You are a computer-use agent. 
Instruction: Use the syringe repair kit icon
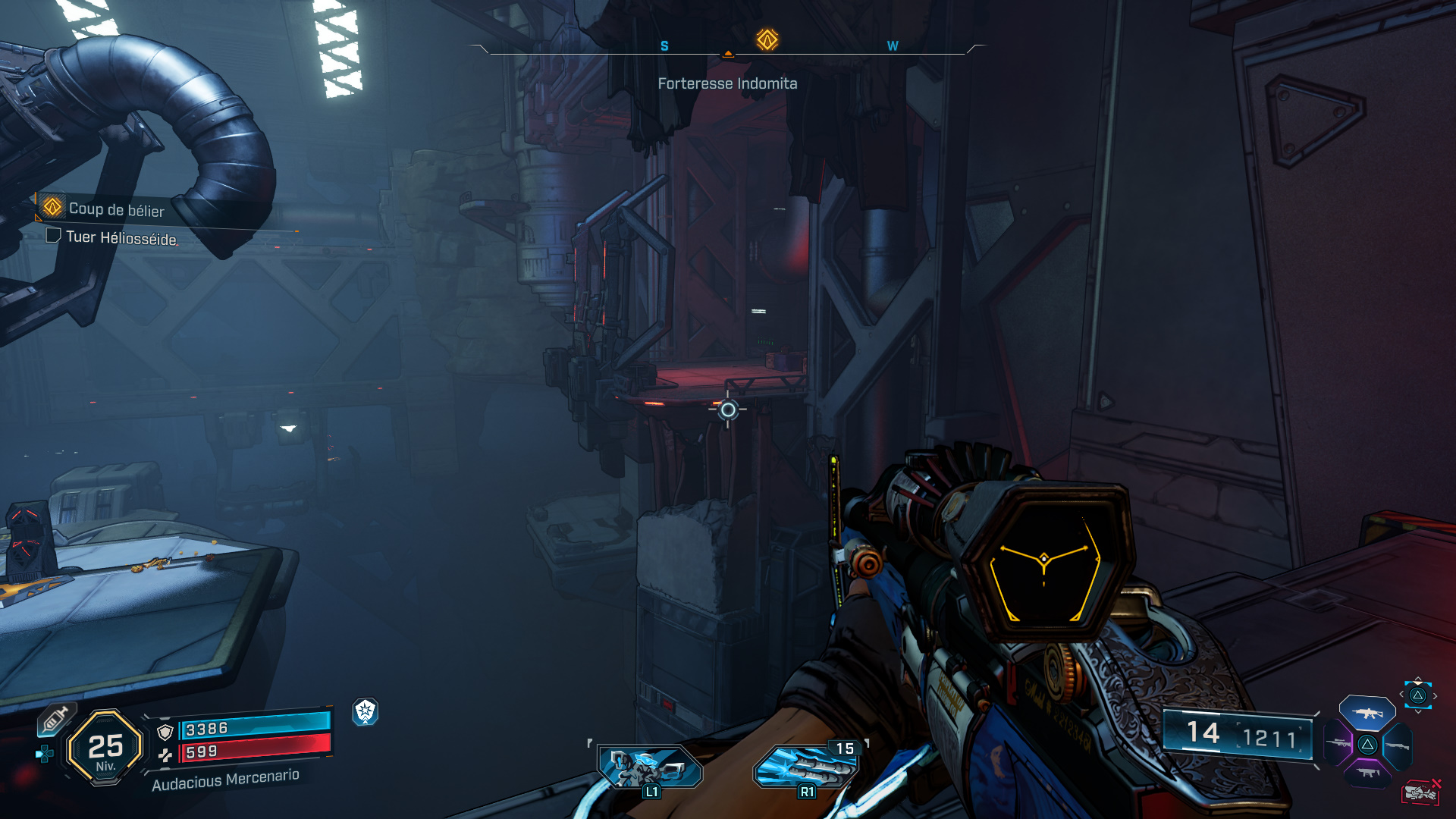(x=55, y=719)
